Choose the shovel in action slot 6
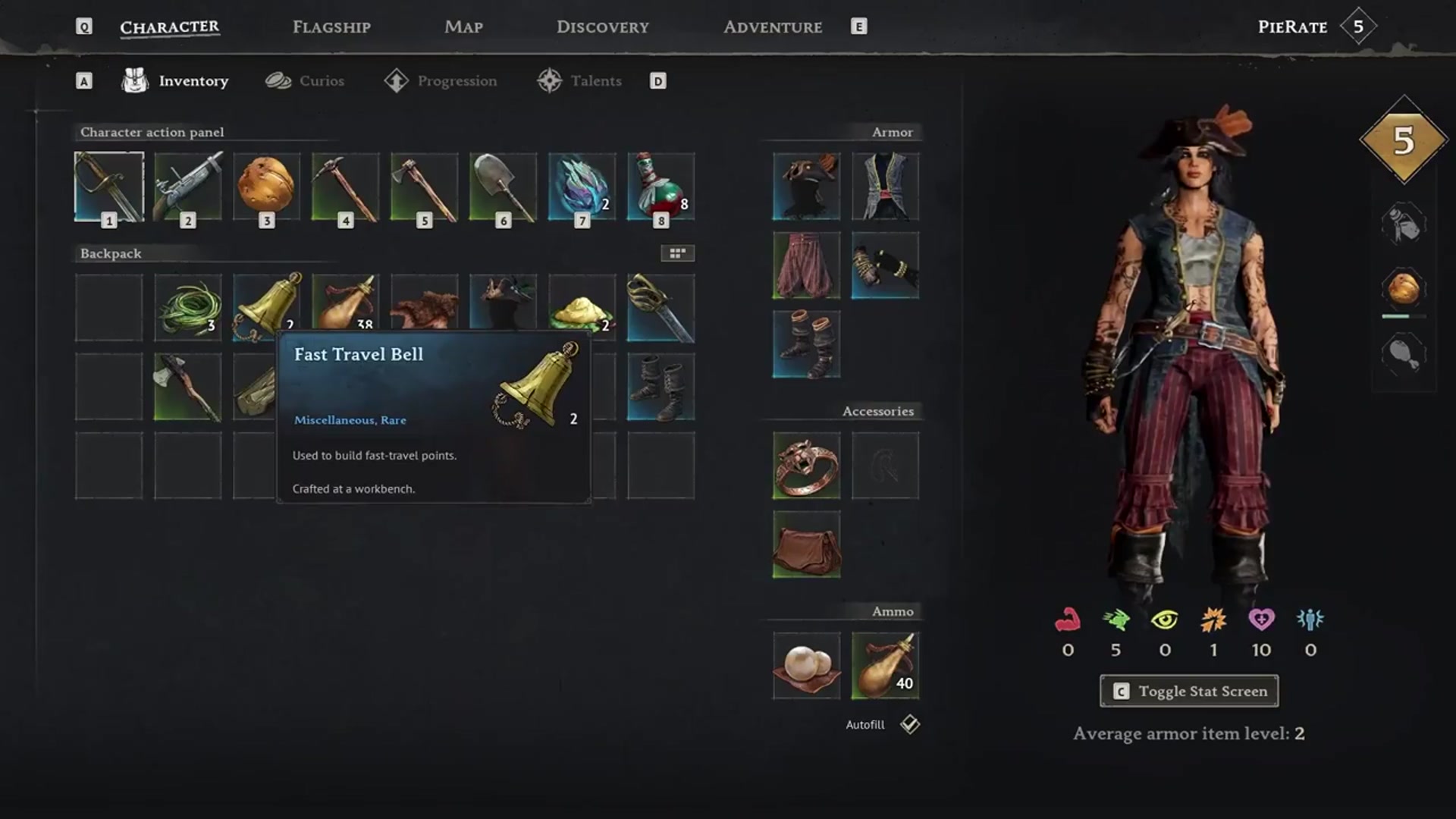Screen dimensions: 1456x819 504,187
